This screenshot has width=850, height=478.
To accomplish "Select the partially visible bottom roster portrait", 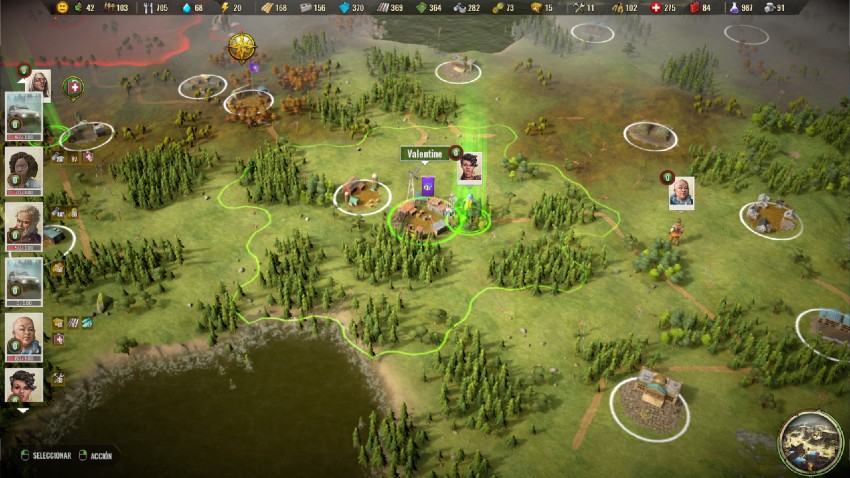I will coord(24,385).
